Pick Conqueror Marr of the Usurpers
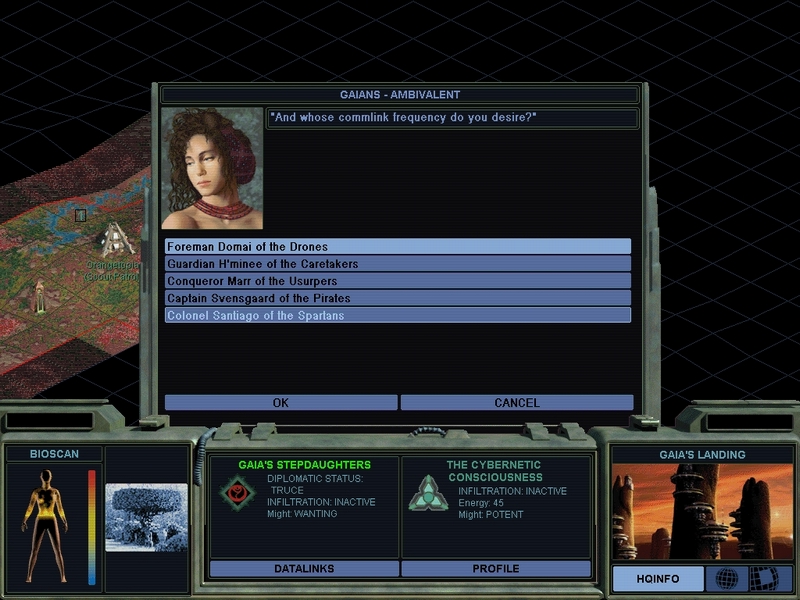 (398, 281)
